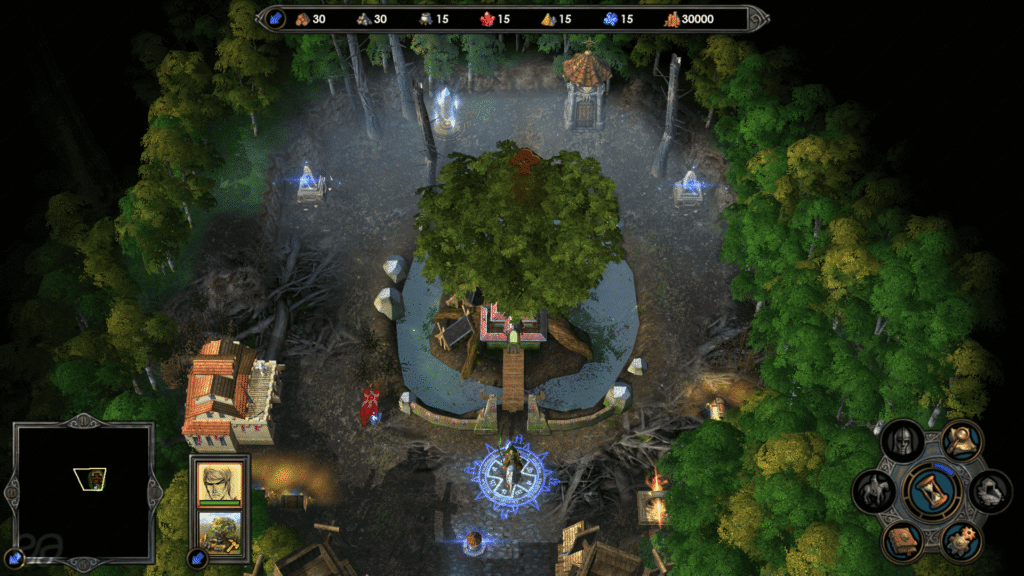Click the minimap
Screen dimensions: 1024x576
coord(84,490)
